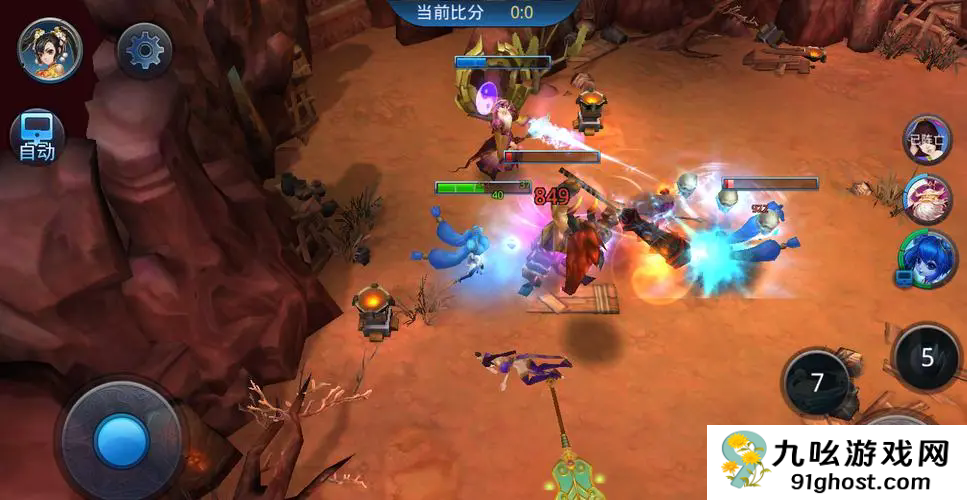Screen dimensions: 967x500
Task: Toggle the 自动 auto-battle button
Action: (37, 136)
